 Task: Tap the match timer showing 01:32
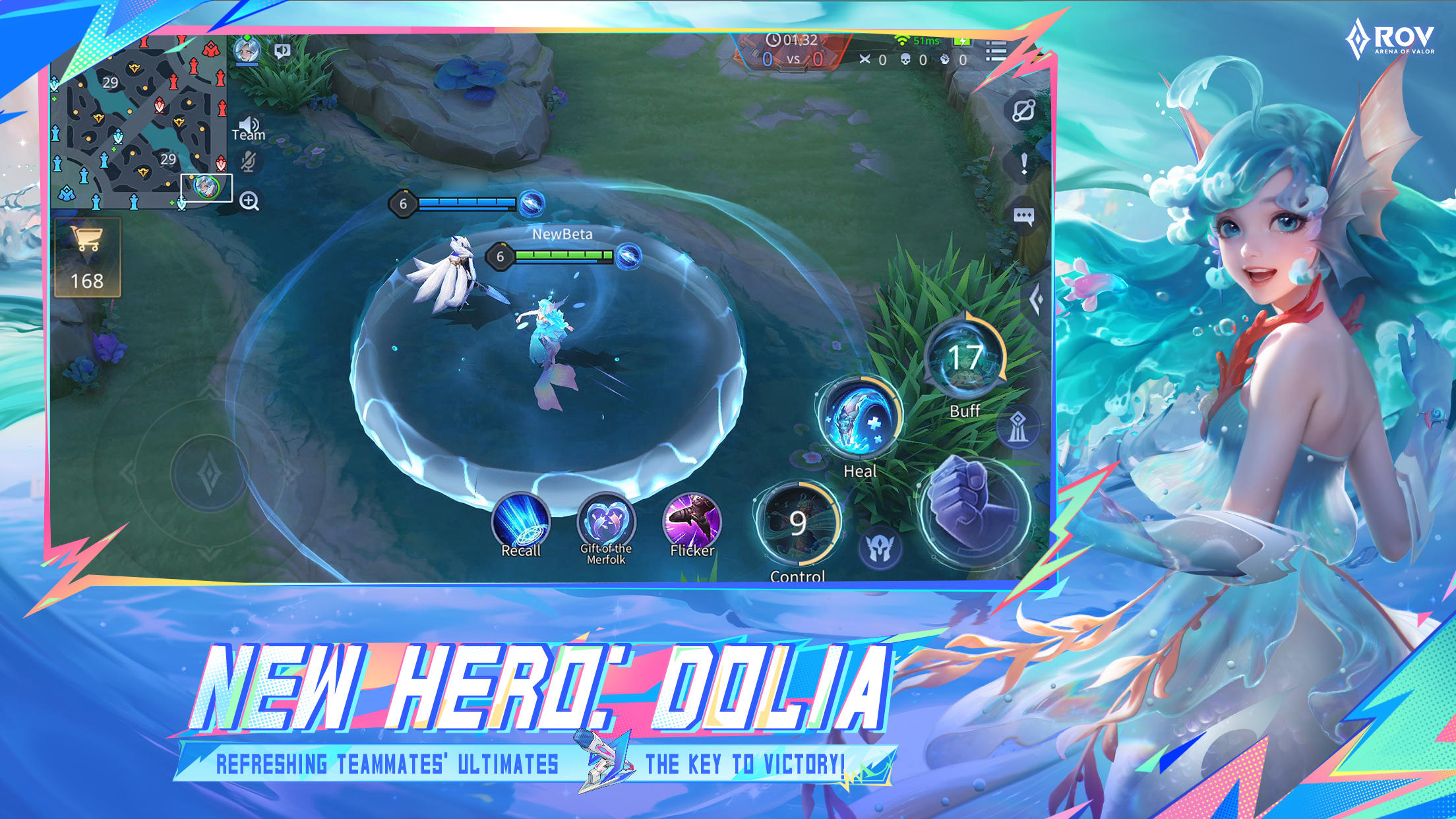[x=791, y=40]
